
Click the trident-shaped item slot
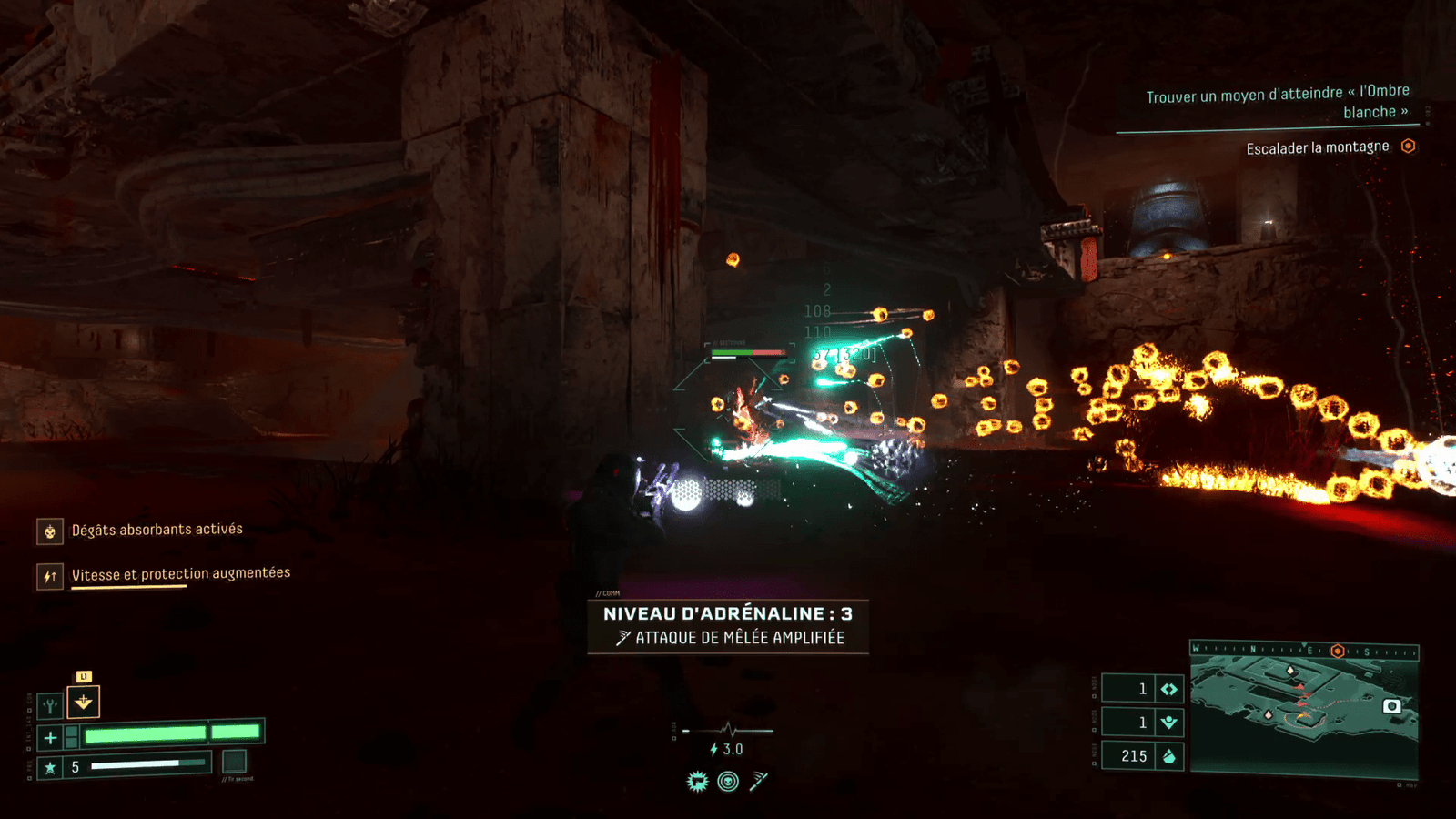point(50,703)
